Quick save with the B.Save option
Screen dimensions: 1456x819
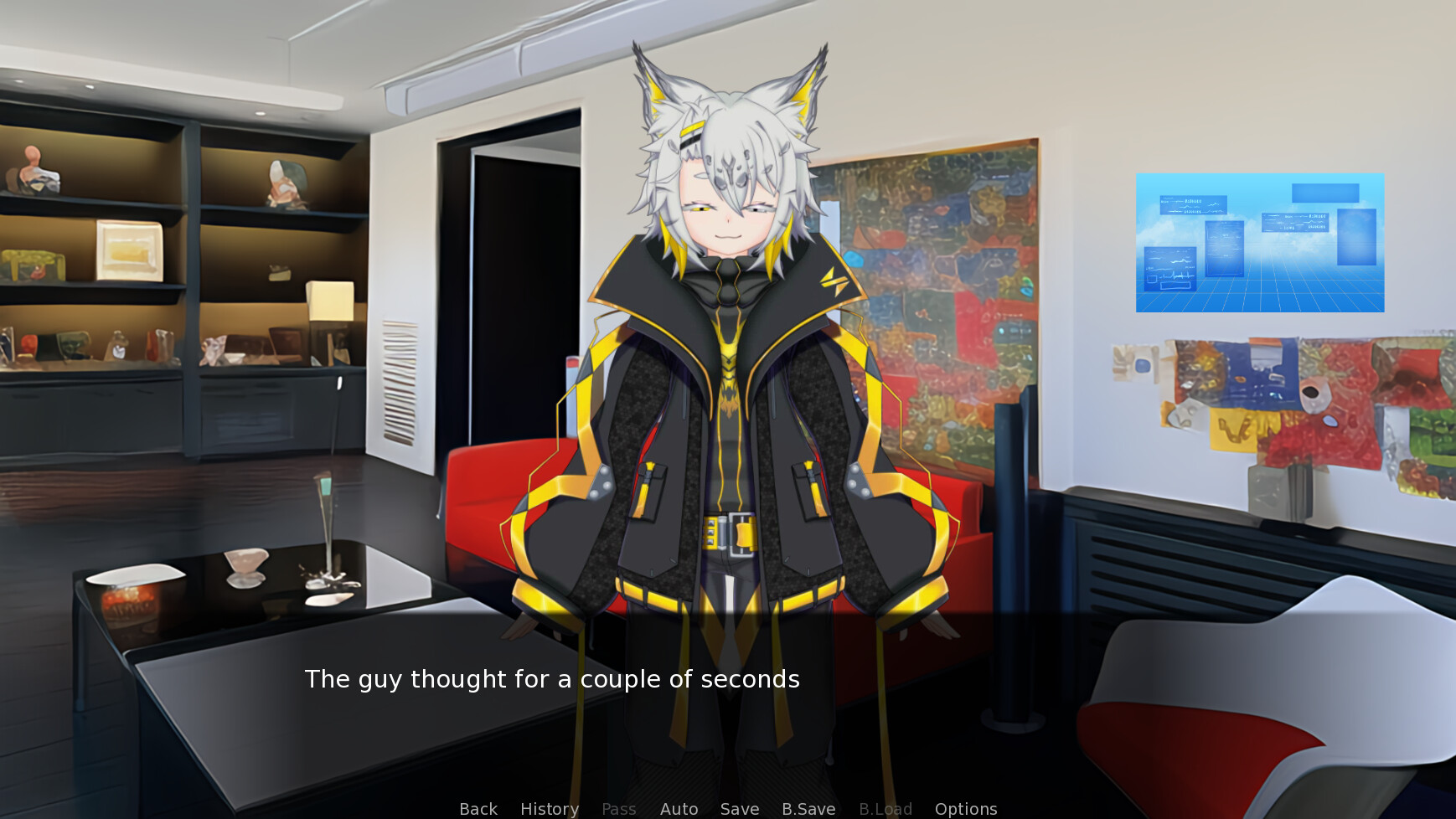(808, 808)
